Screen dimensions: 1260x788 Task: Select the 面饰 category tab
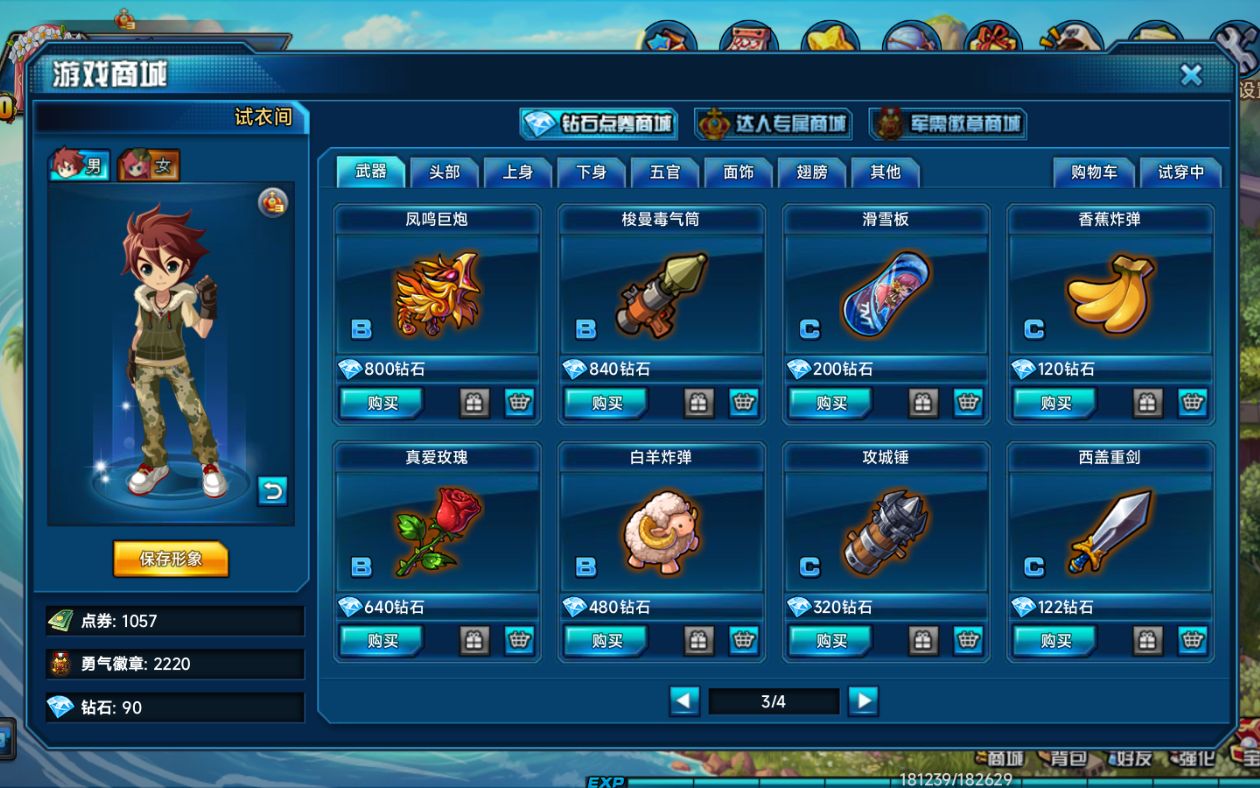tap(738, 172)
